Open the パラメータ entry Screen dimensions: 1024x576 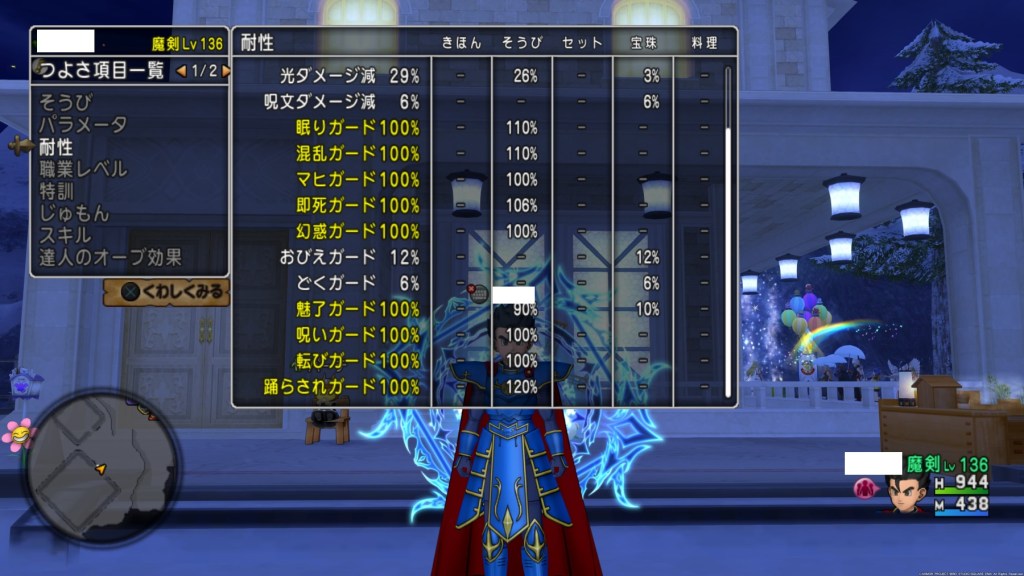click(83, 125)
